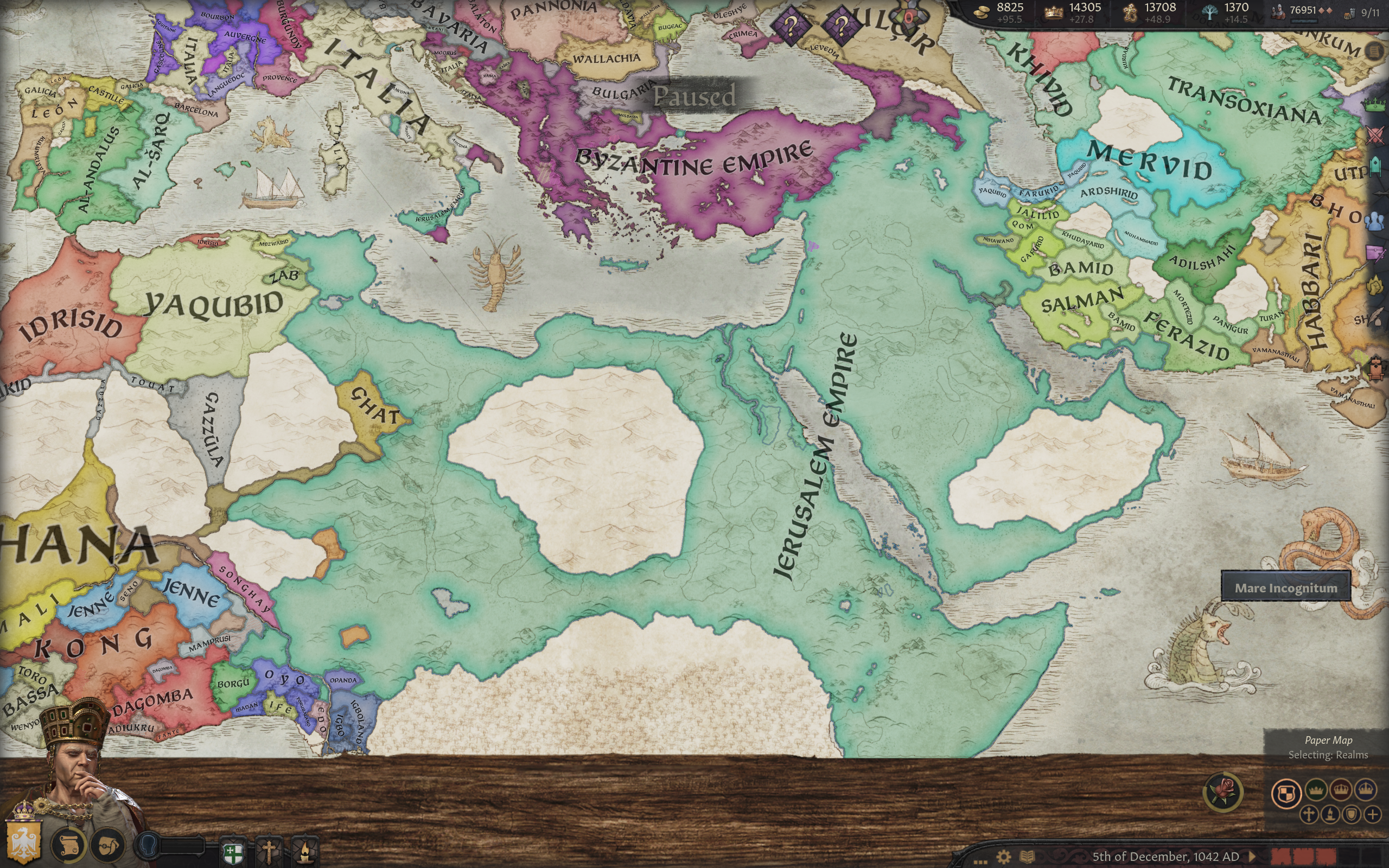Switch to the blue crown map mode
This screenshot has height=868, width=1389.
(1366, 790)
